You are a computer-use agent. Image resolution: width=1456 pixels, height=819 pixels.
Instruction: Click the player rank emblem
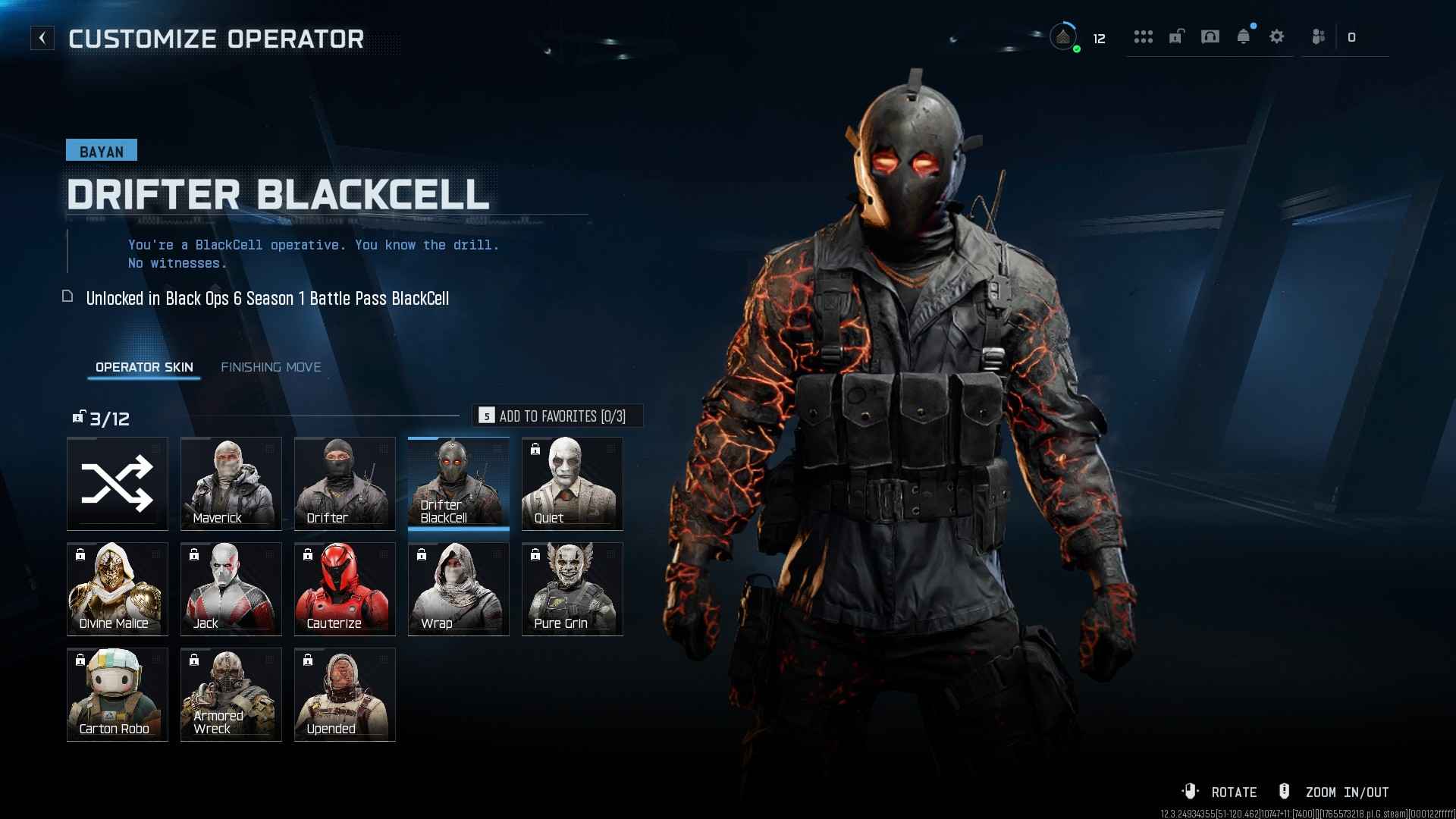[x=1064, y=36]
